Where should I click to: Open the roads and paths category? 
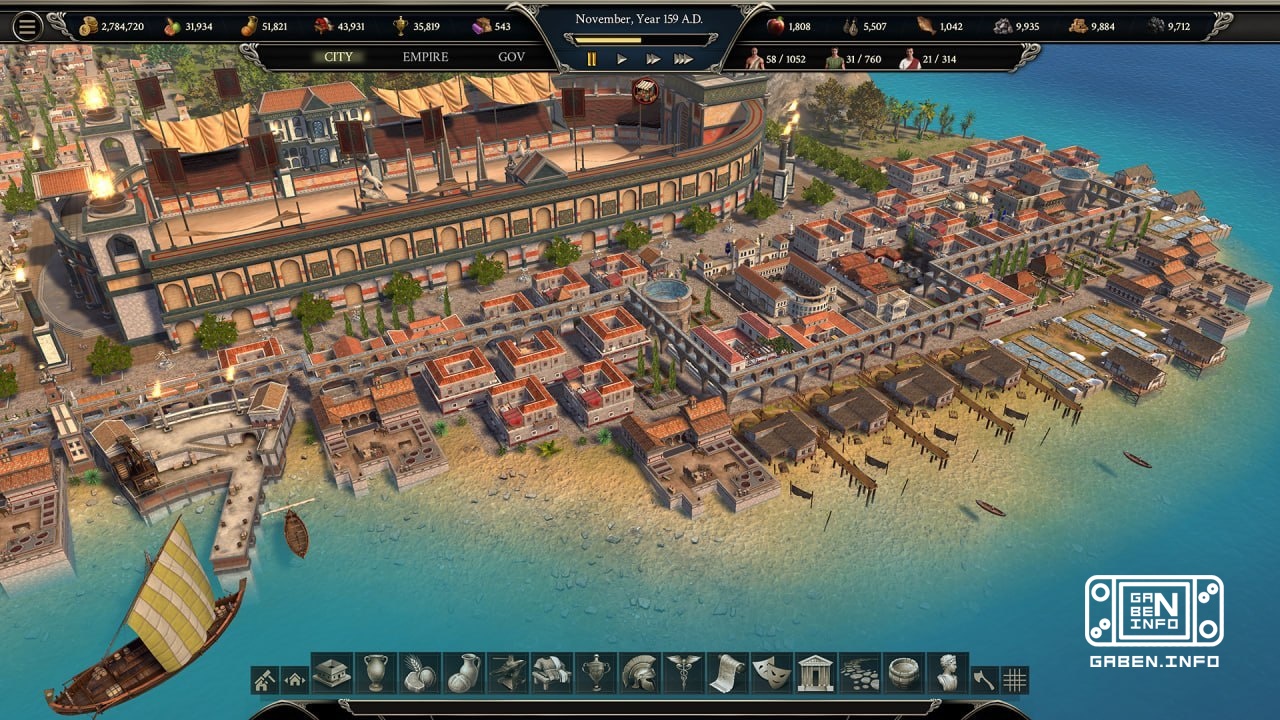tap(860, 677)
